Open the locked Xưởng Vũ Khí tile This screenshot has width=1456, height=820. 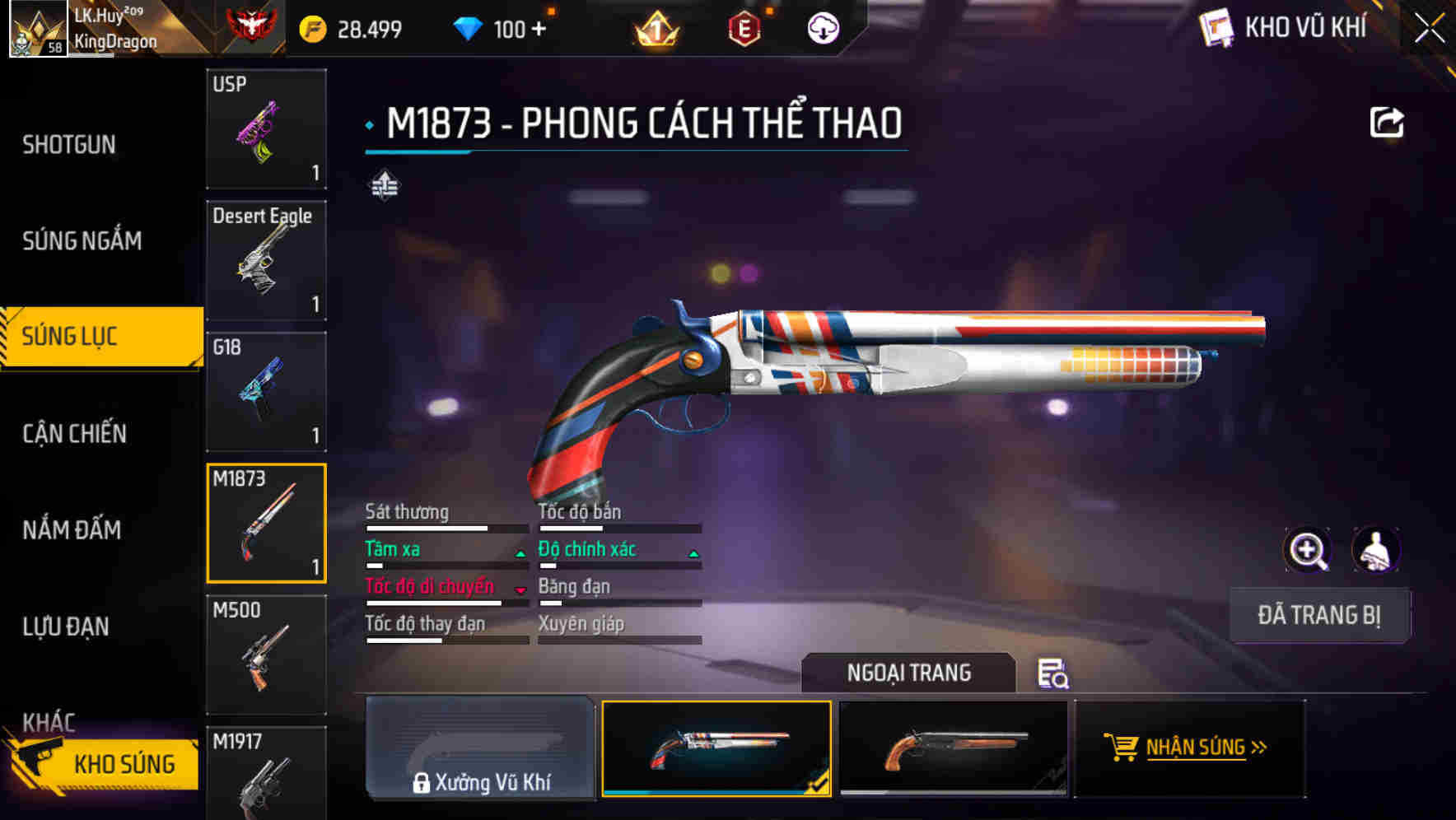click(x=480, y=748)
